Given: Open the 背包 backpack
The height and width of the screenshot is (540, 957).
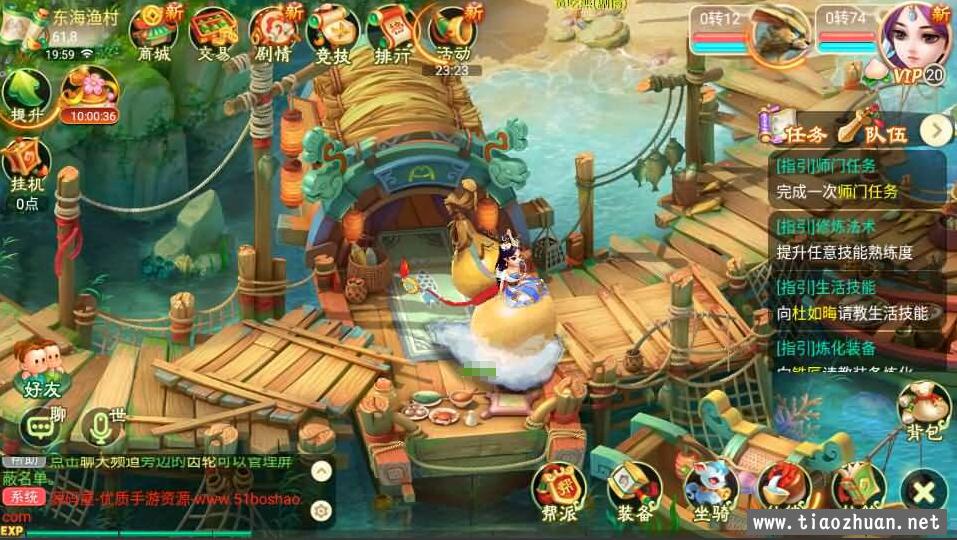Looking at the screenshot, I should (922, 410).
